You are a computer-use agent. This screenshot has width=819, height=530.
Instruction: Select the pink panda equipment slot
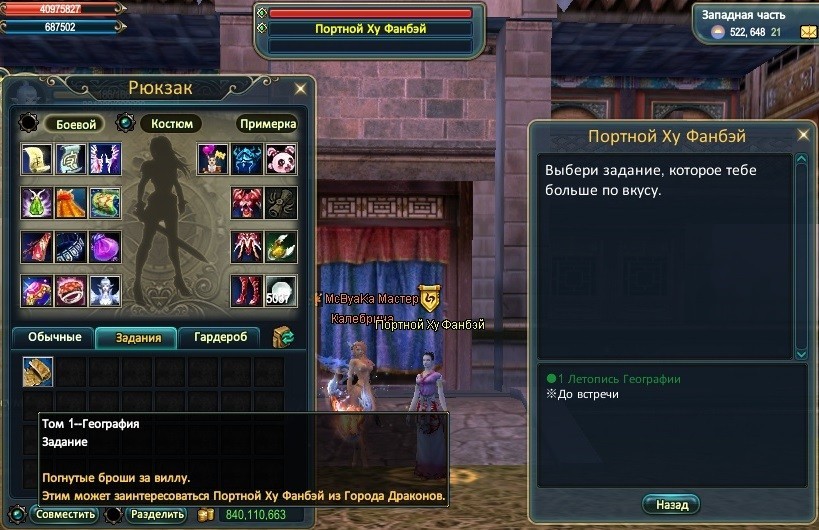[x=281, y=158]
